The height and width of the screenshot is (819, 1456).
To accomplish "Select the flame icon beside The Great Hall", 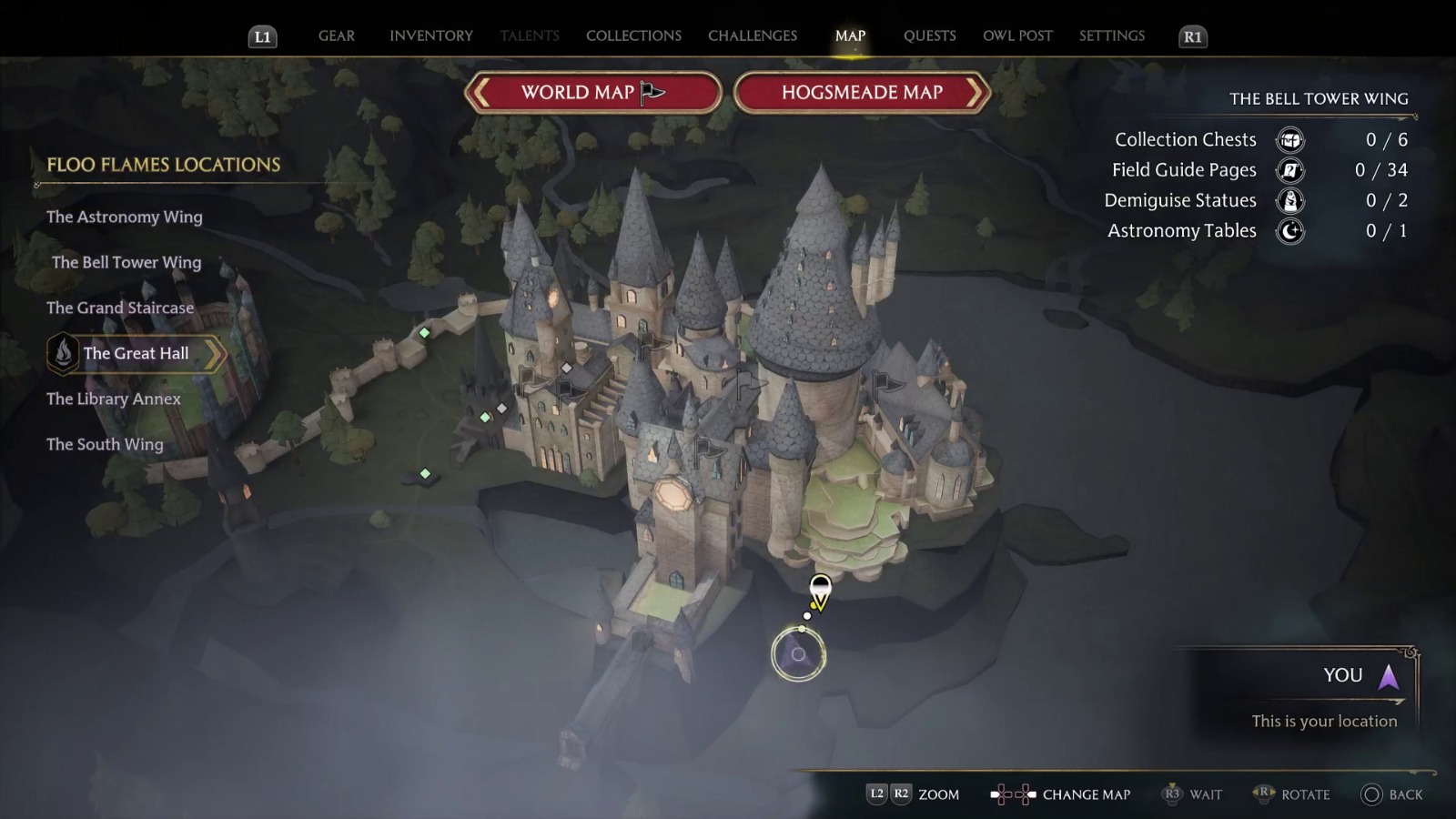I will tap(62, 354).
